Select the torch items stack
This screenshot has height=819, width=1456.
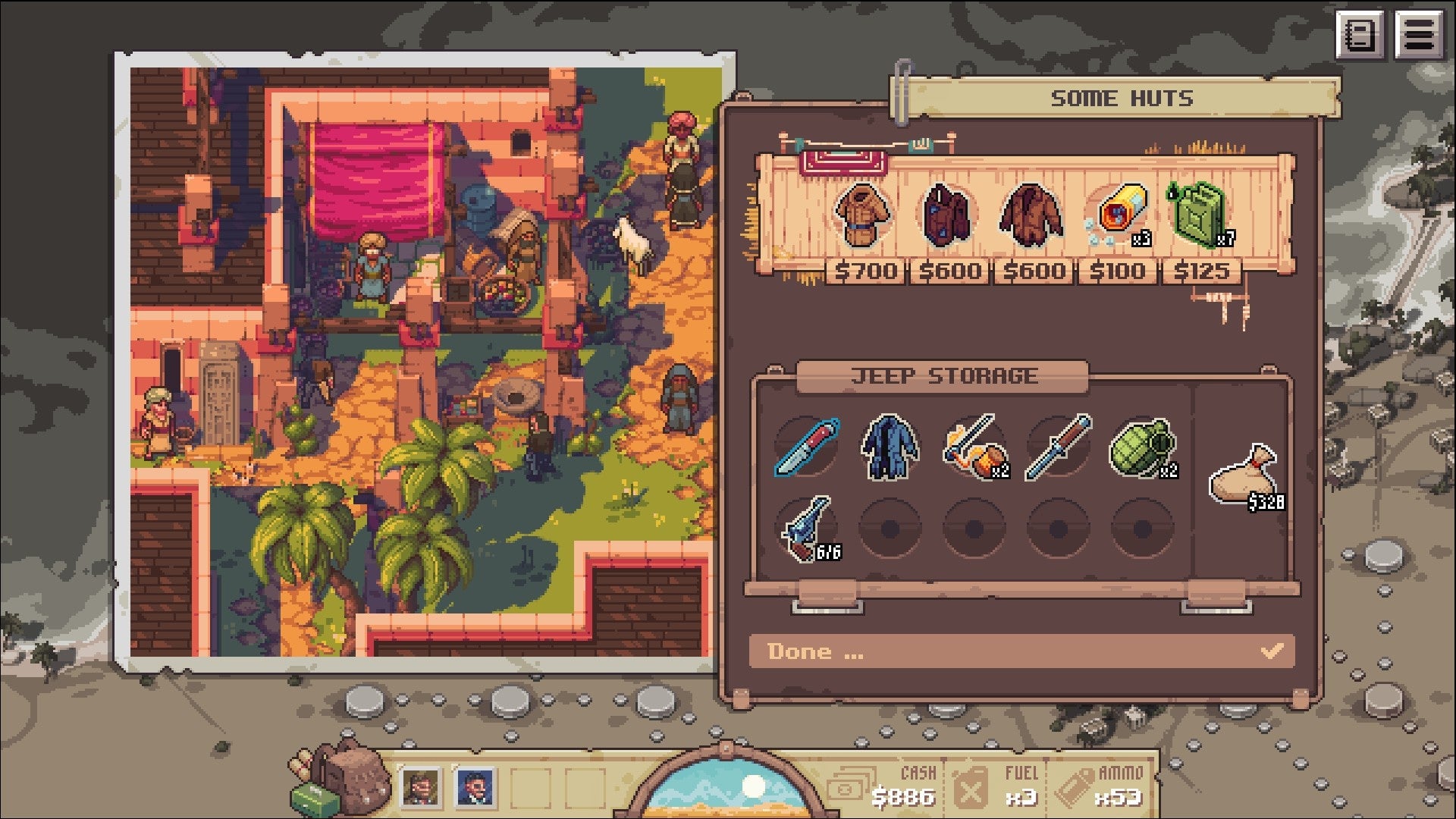pyautogui.click(x=974, y=447)
